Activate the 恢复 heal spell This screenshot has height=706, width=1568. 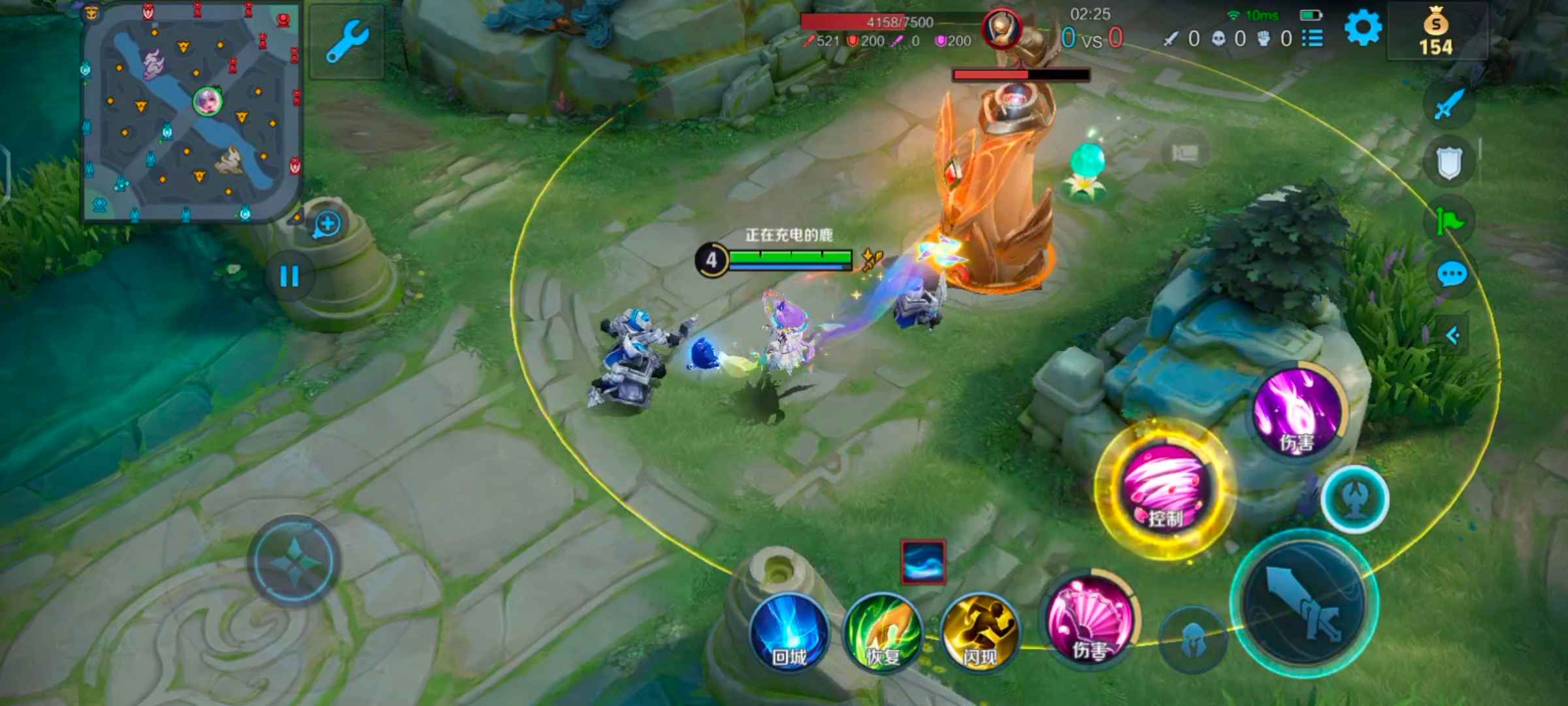pos(883,632)
